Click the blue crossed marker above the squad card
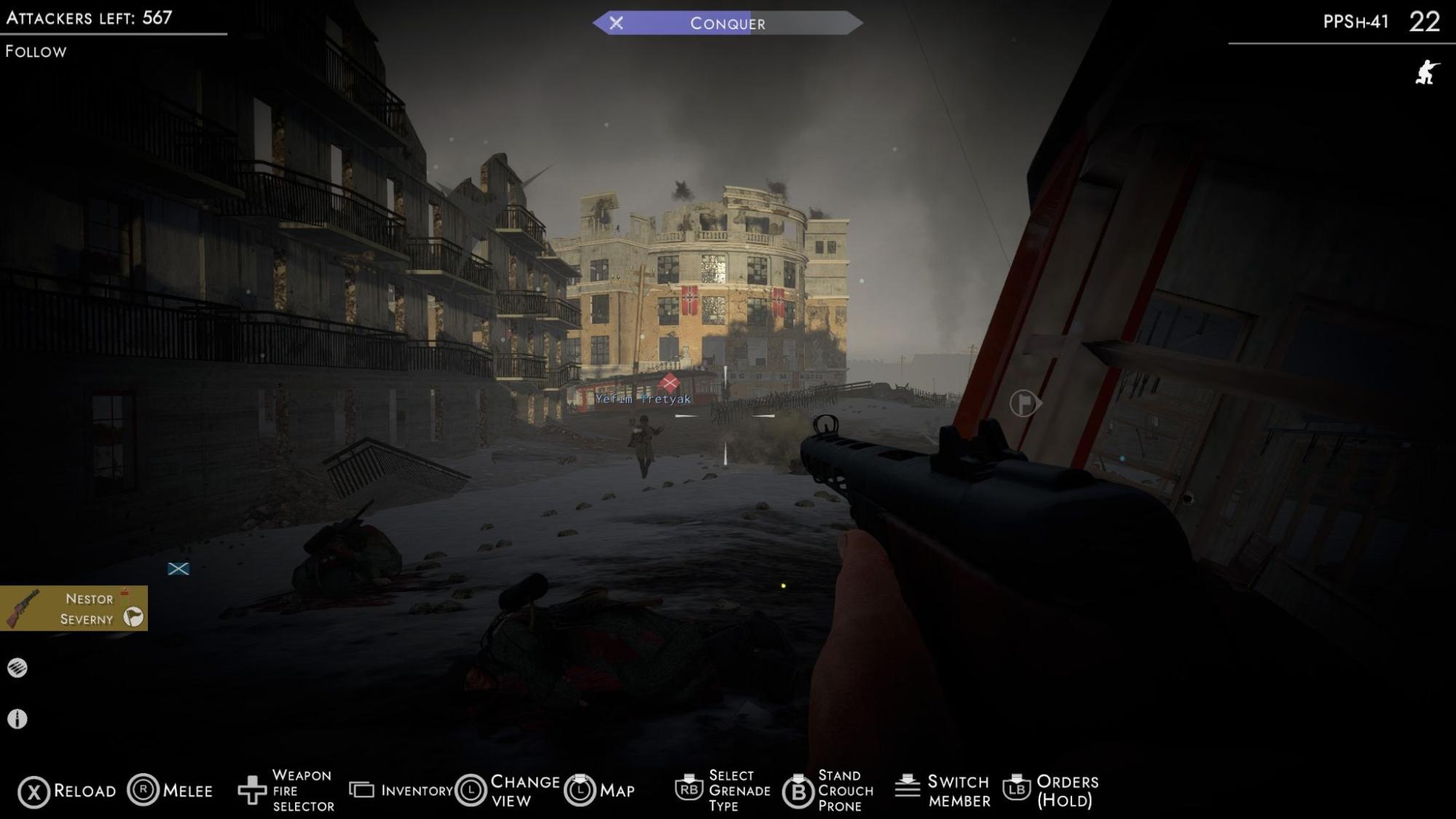 (x=178, y=569)
